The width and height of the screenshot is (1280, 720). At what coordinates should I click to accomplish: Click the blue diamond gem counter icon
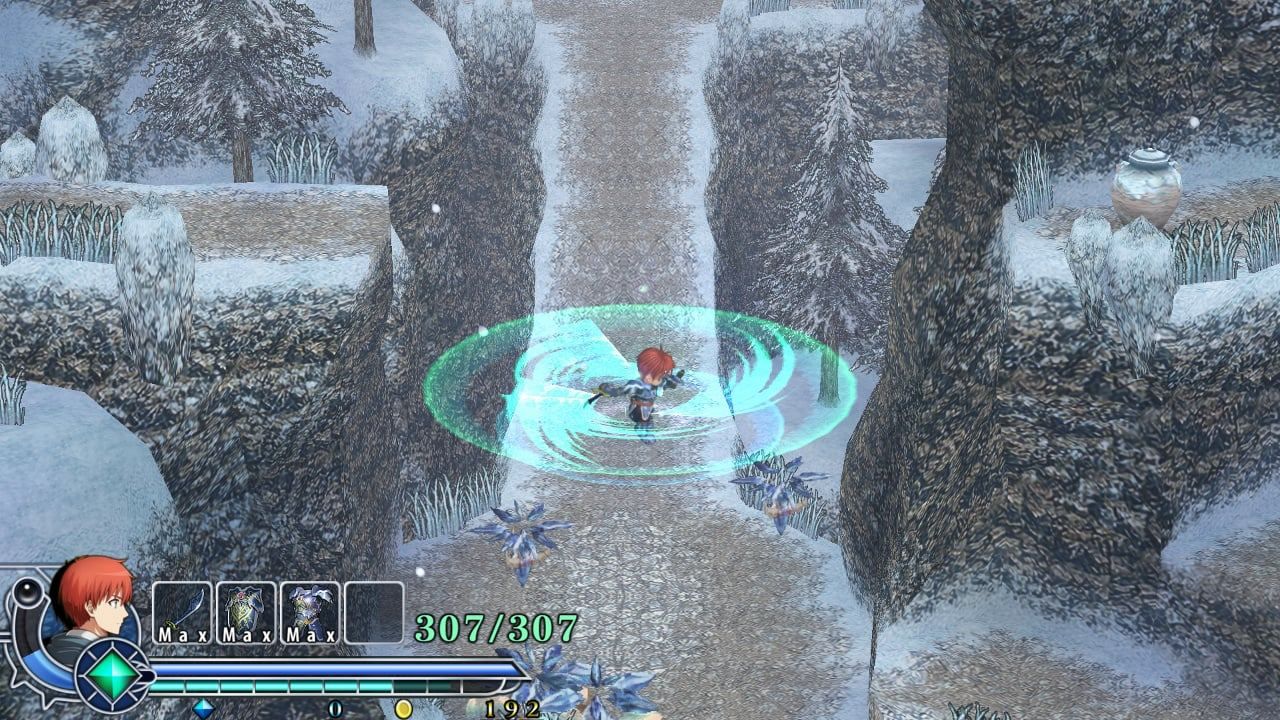click(205, 707)
